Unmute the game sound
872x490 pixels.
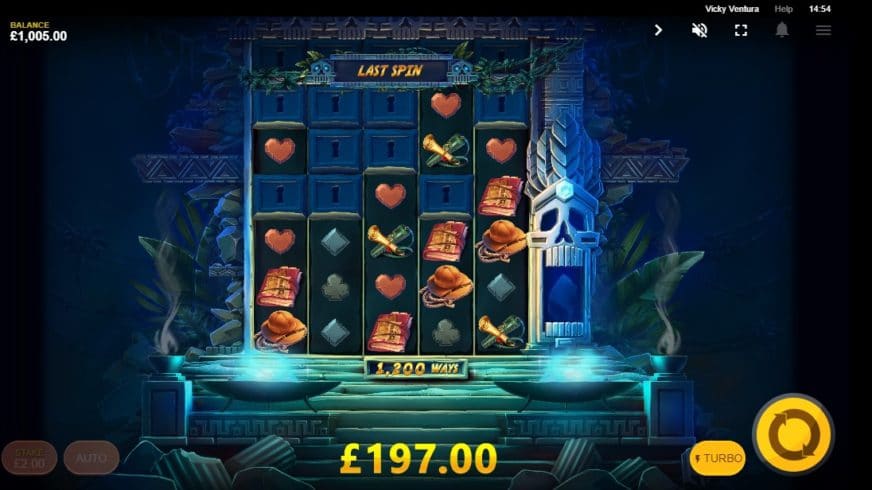point(700,30)
